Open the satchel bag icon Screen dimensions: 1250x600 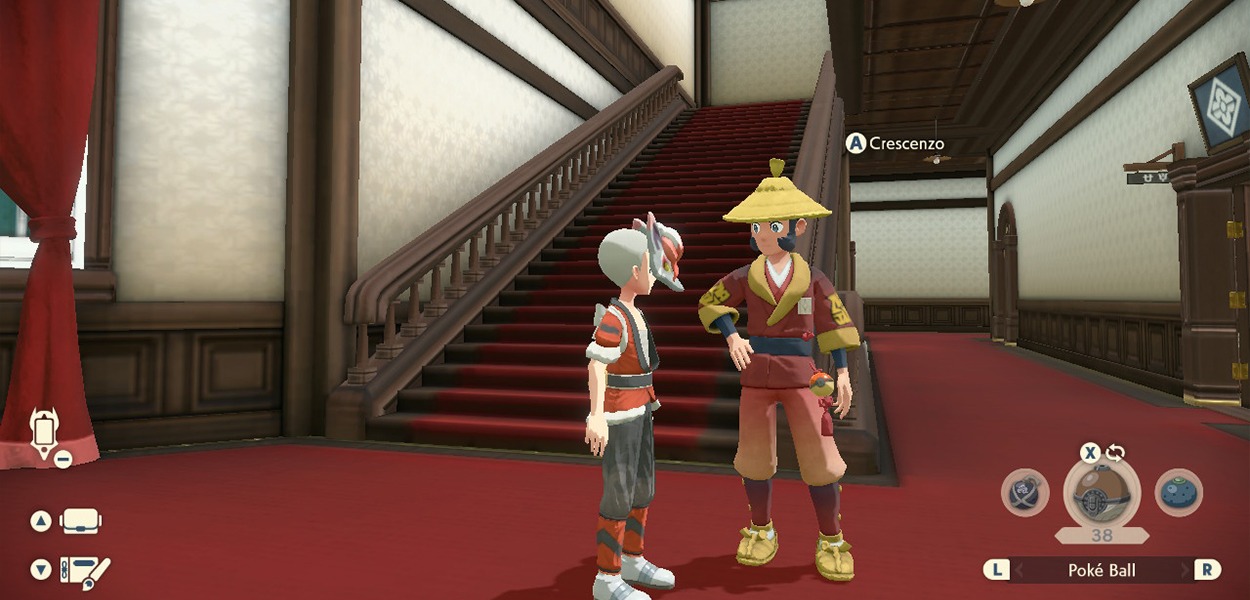(80, 521)
